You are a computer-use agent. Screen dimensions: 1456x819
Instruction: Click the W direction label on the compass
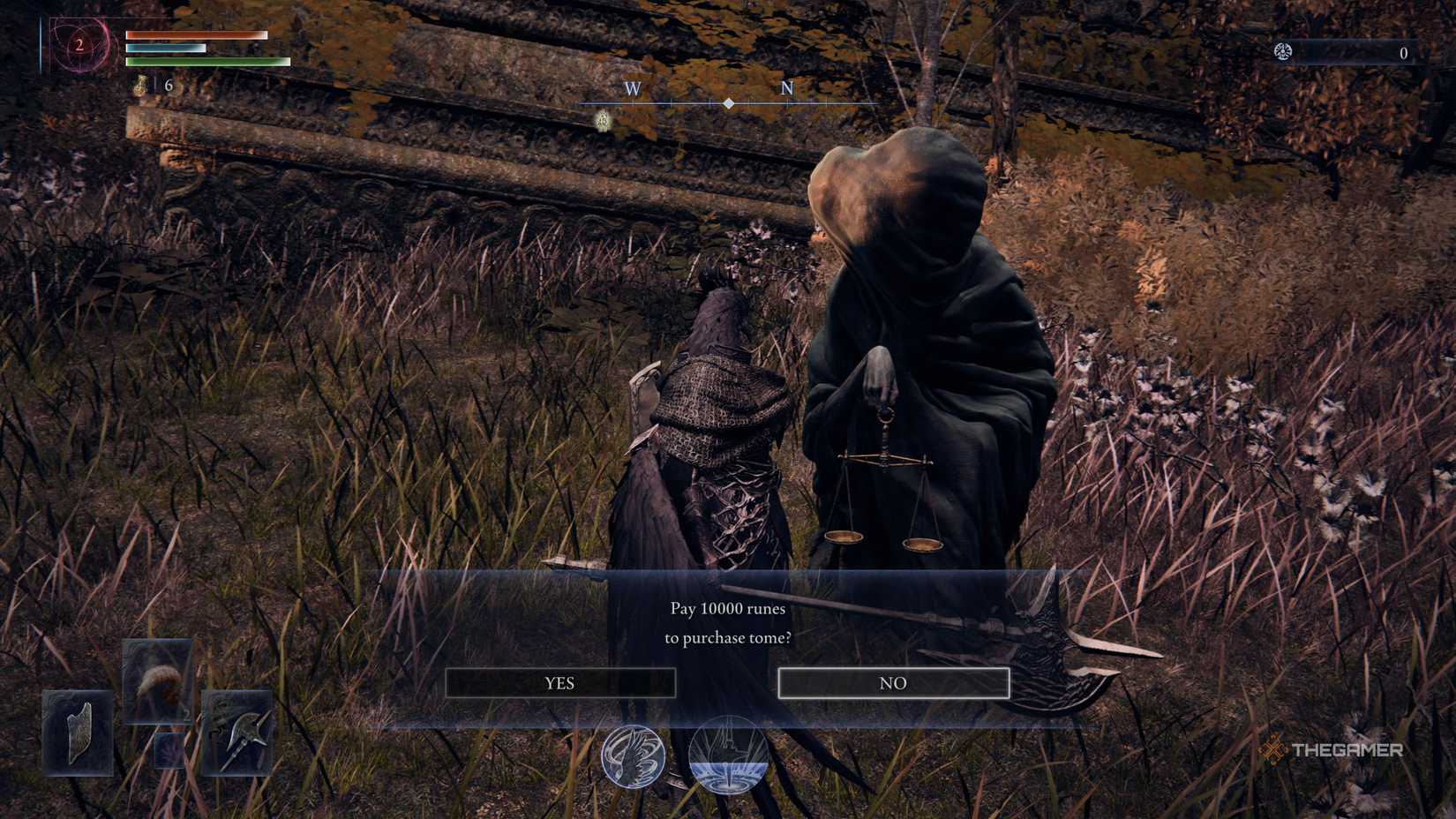pos(631,89)
